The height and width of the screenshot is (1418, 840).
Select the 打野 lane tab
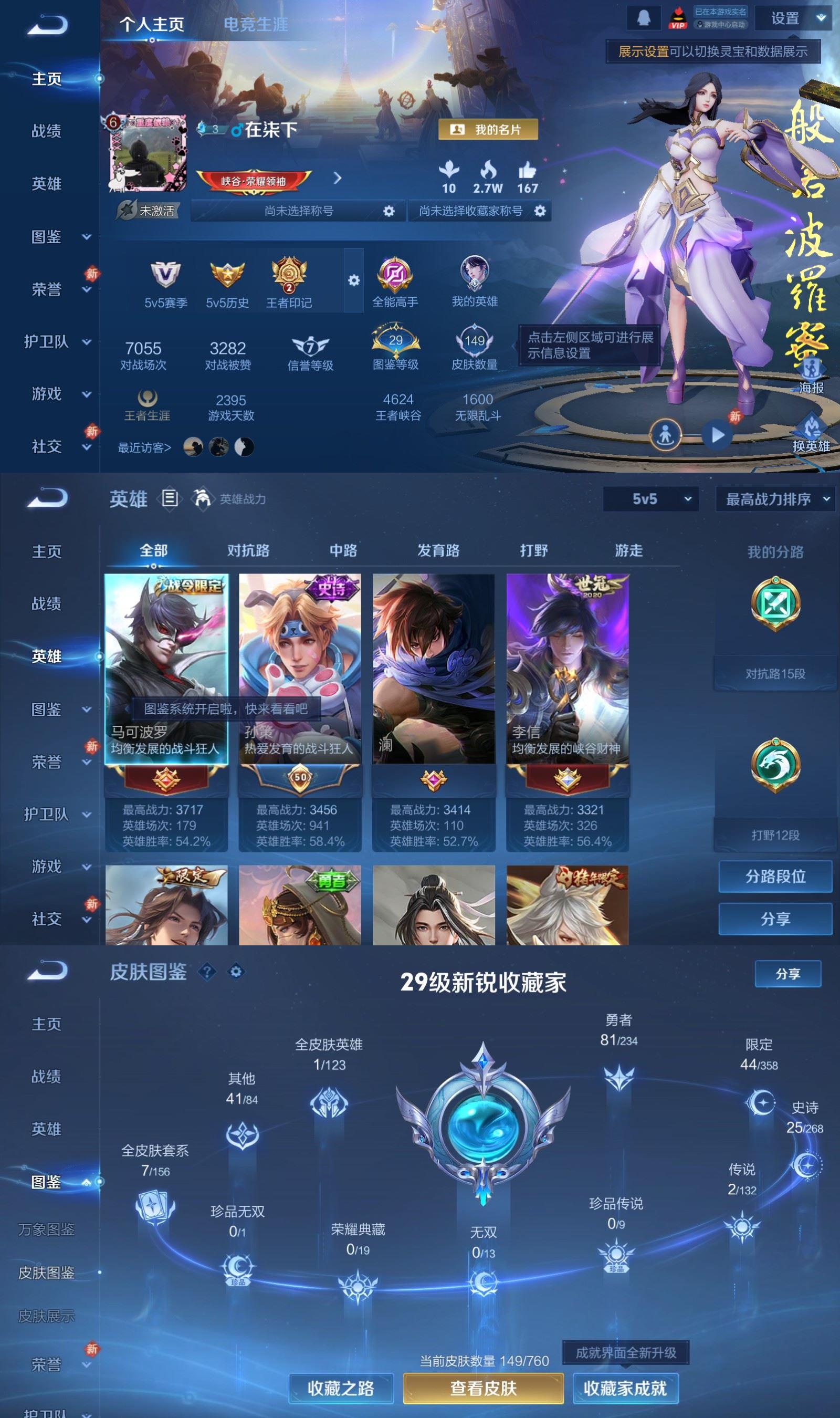[534, 550]
